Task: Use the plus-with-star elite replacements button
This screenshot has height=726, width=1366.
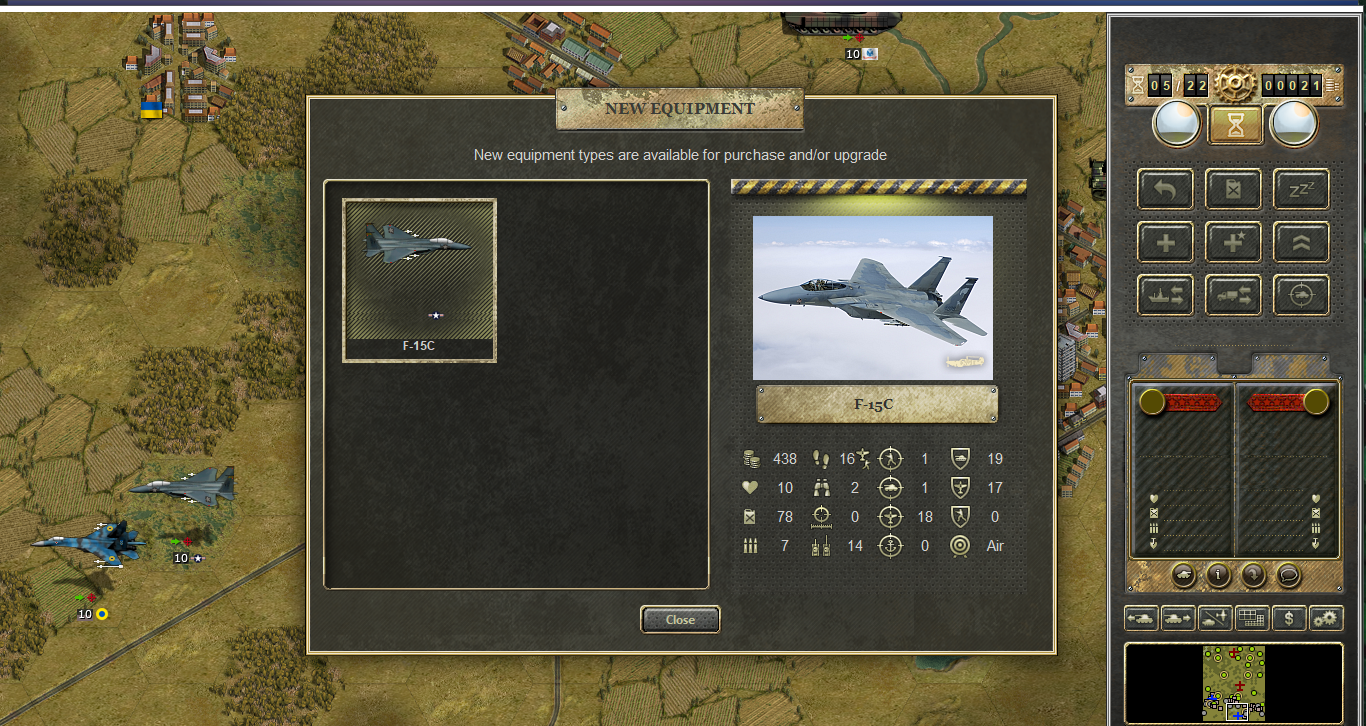Action: pyautogui.click(x=1233, y=242)
